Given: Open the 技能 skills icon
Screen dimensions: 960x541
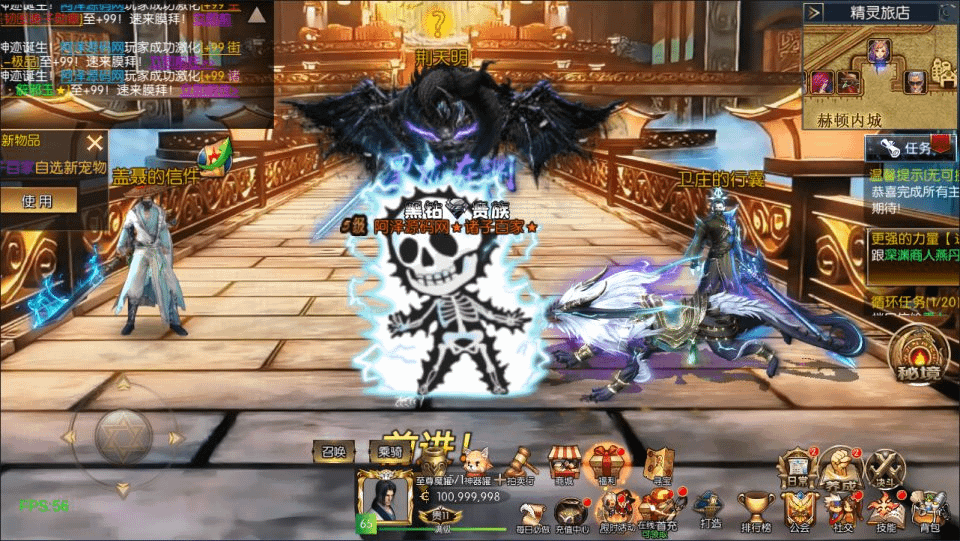Looking at the screenshot, I should pyautogui.click(x=885, y=509).
